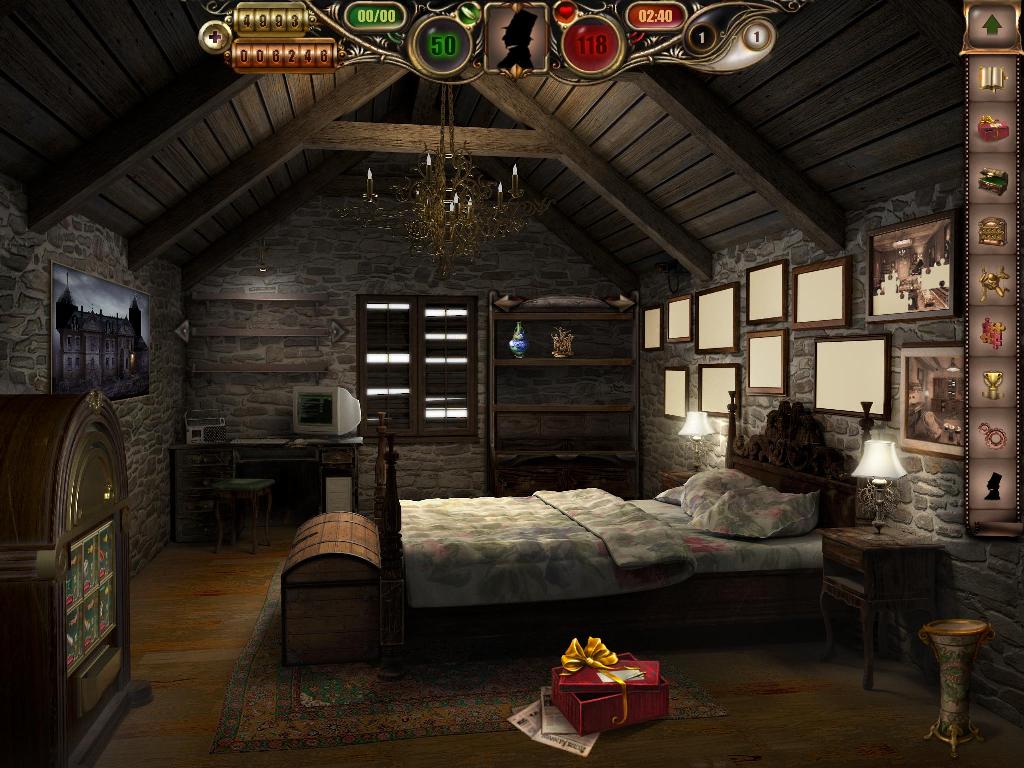The image size is (1024, 768).
Task: Click the left arrow beside the empty wall shelves
Action: [x=182, y=330]
